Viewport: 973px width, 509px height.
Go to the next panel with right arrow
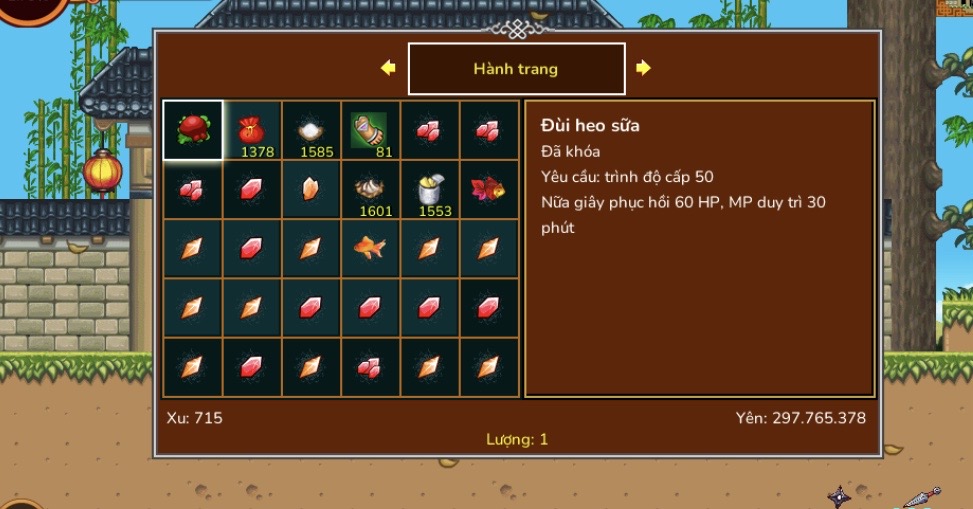pyautogui.click(x=643, y=68)
